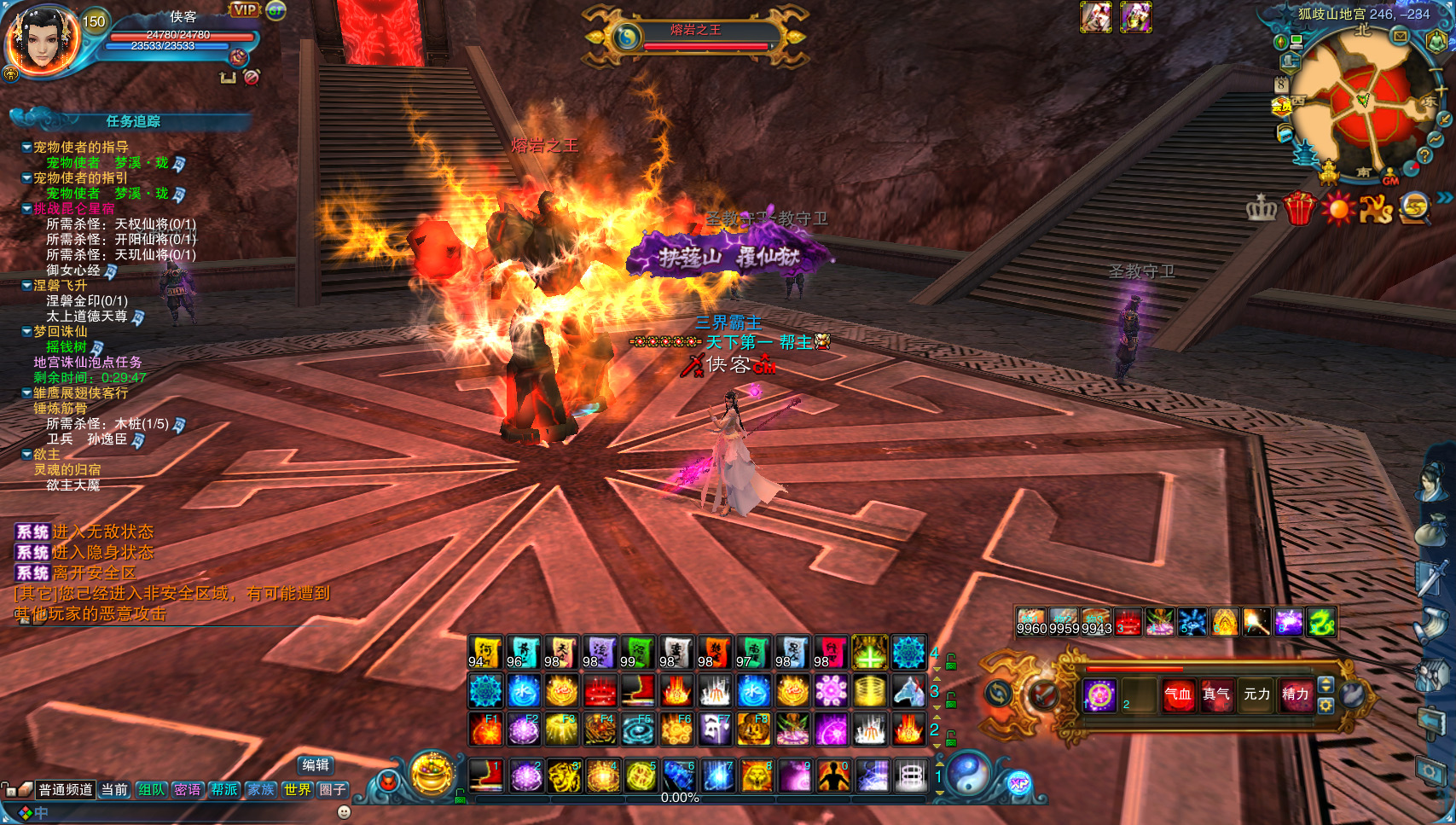Use the 真气 recovery slot
Screen dimensions: 1456x825
1216,694
